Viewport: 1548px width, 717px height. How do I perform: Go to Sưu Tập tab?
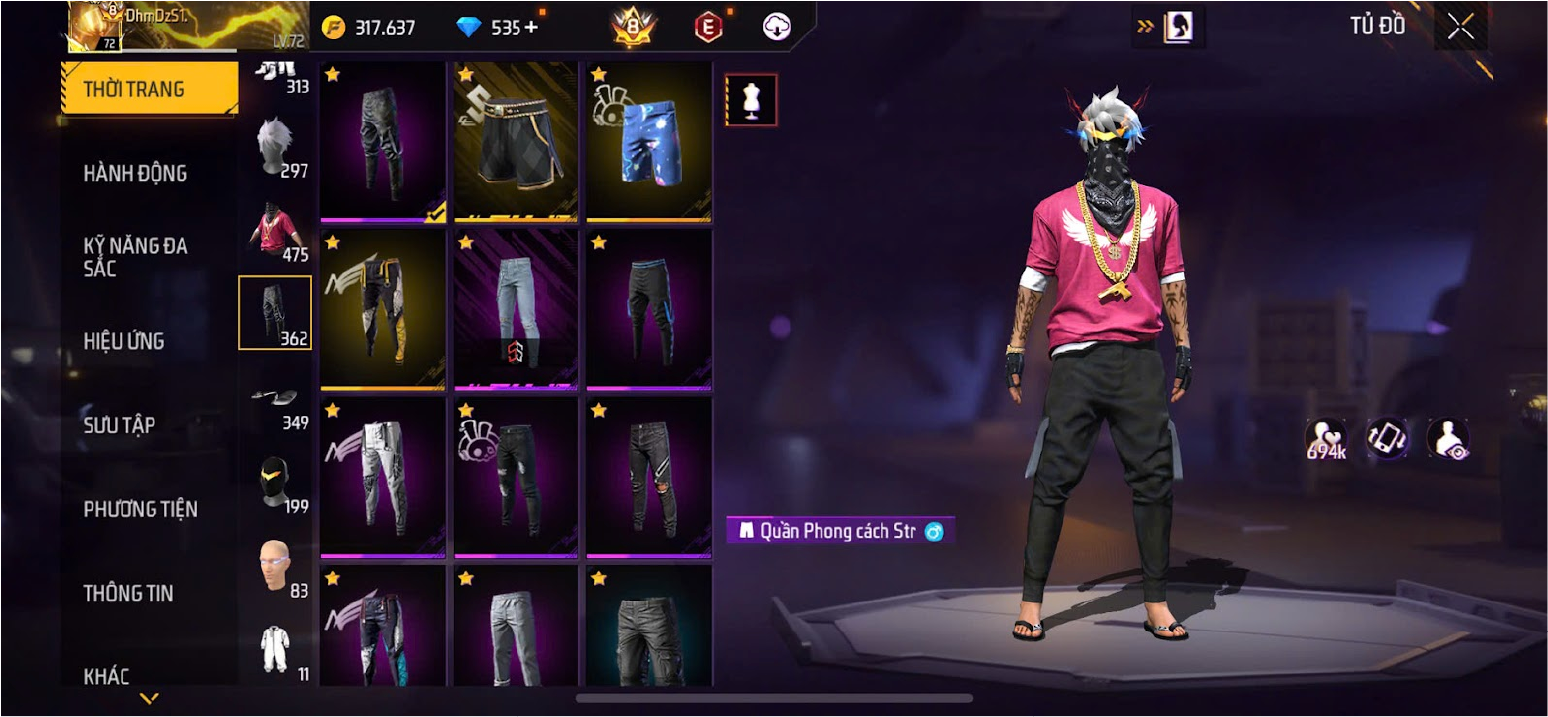[x=119, y=425]
